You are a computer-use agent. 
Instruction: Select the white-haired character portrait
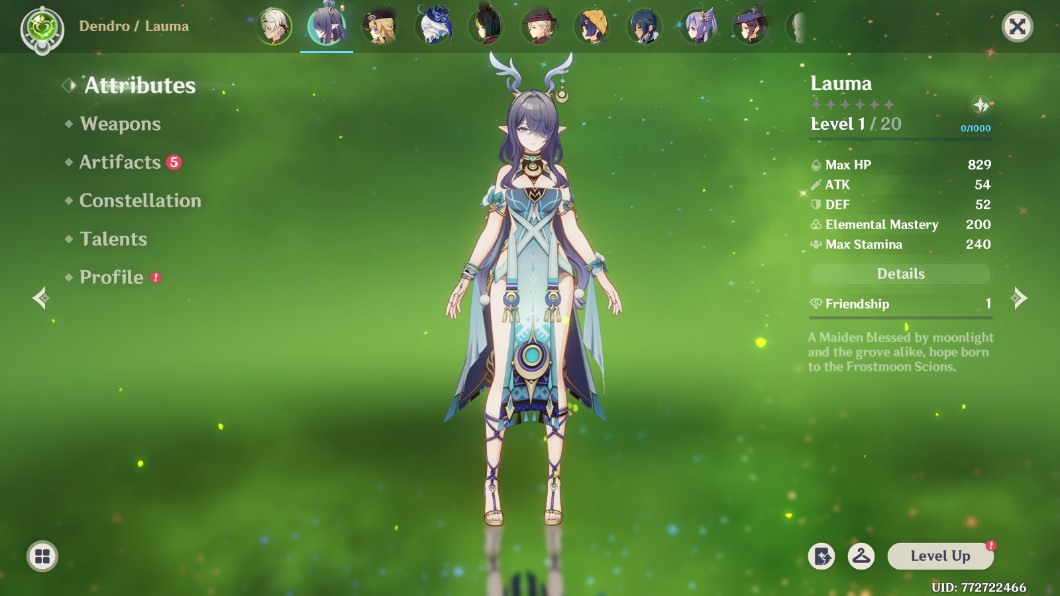[x=274, y=27]
